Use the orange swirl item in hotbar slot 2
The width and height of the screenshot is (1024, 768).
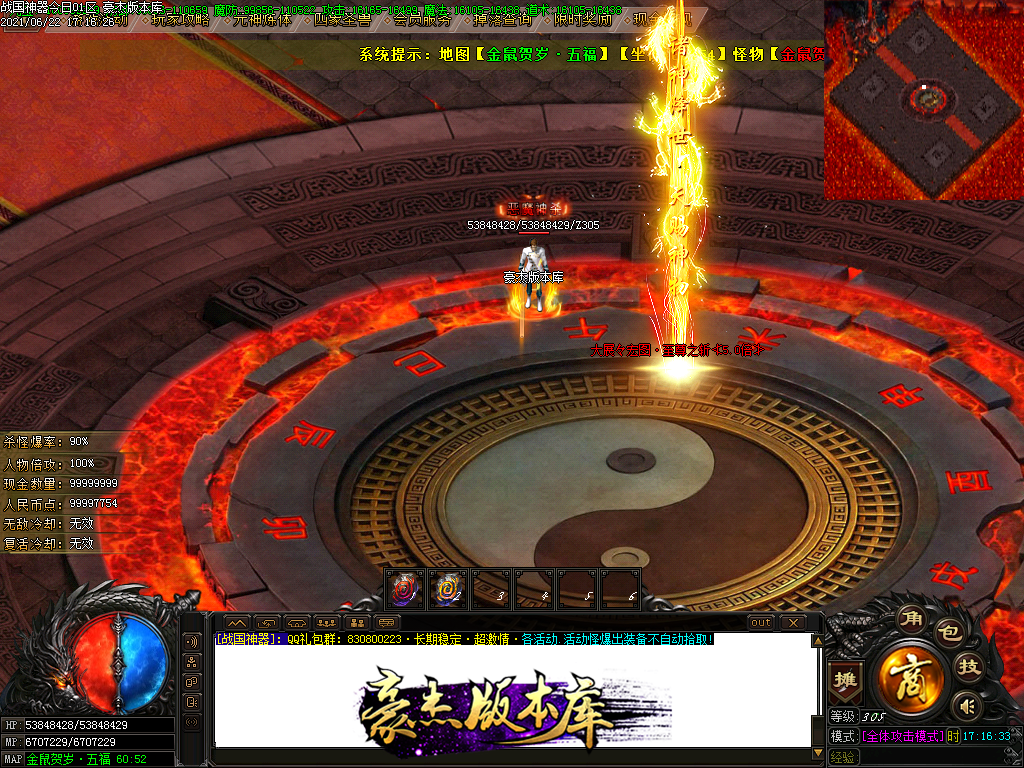[448, 589]
